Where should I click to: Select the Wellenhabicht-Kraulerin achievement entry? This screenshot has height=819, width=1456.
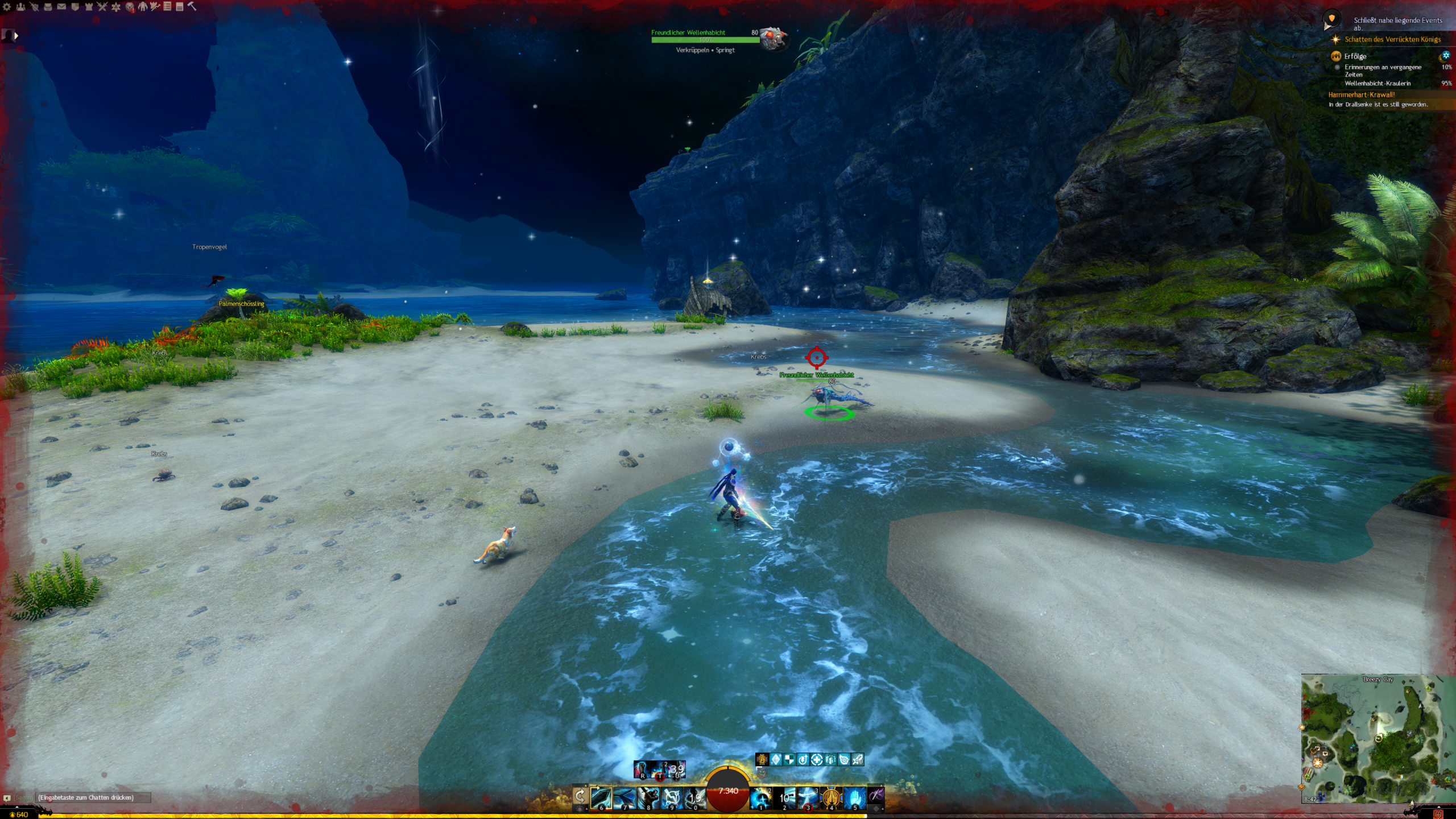pos(1378,84)
